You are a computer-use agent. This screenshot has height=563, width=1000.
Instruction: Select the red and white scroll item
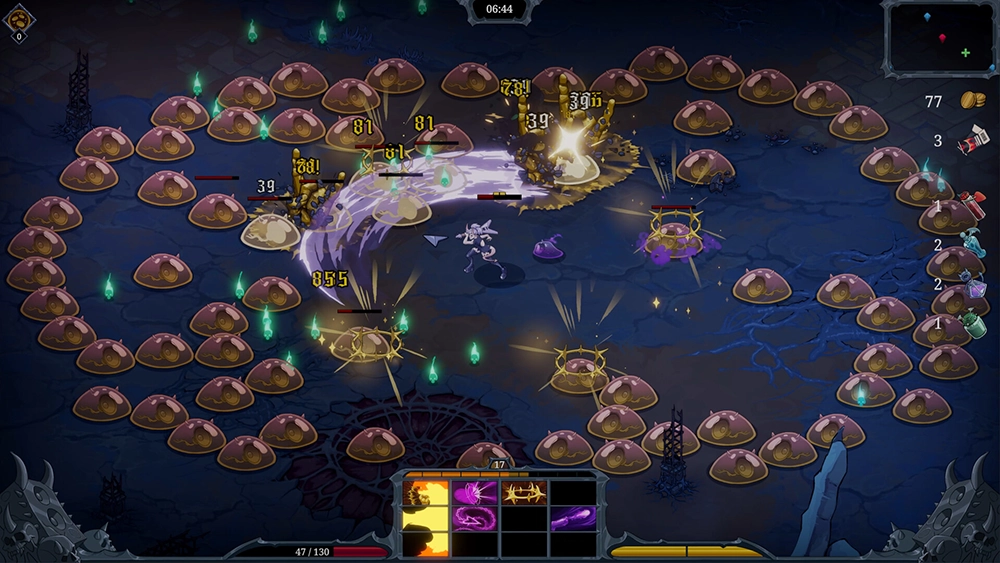(972, 141)
